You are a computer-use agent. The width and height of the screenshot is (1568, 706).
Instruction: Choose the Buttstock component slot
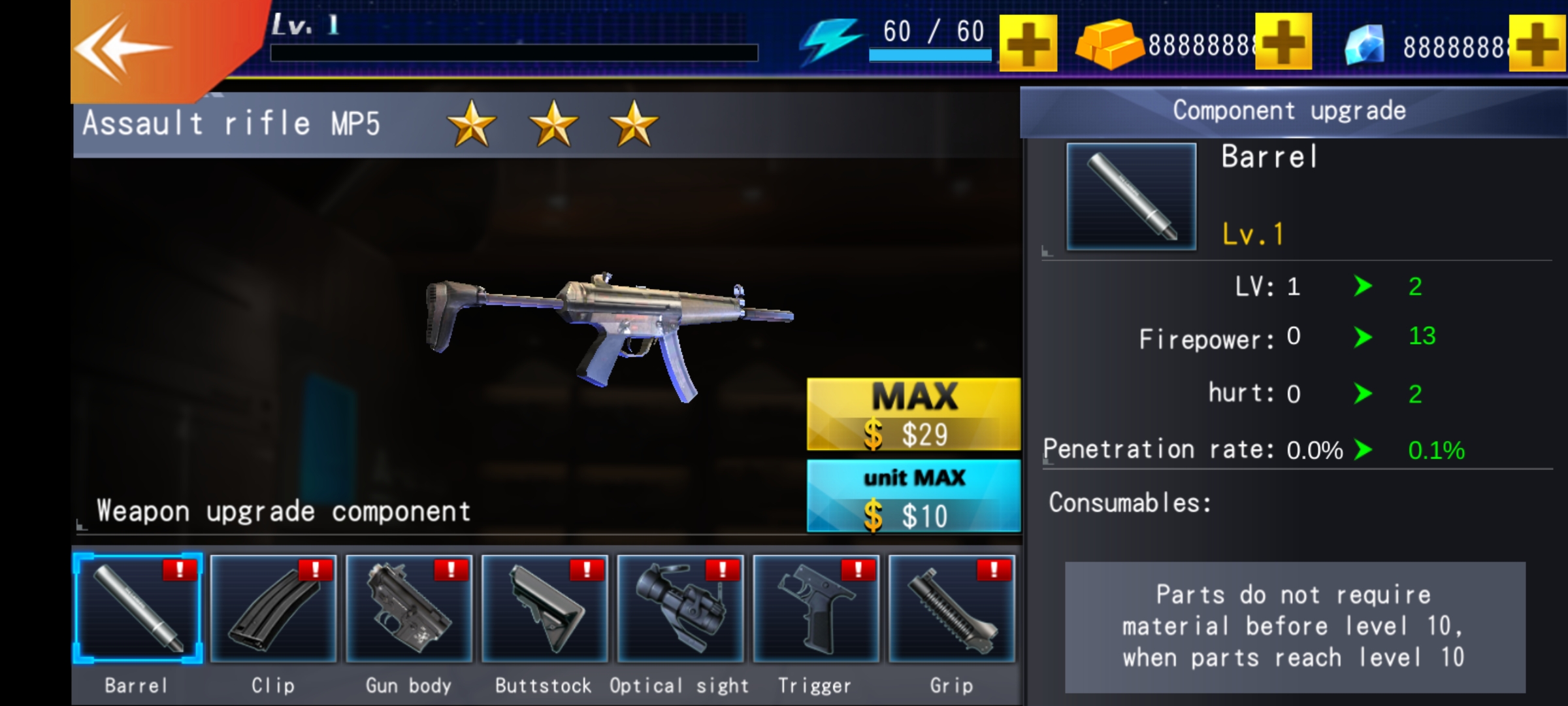[x=545, y=609]
